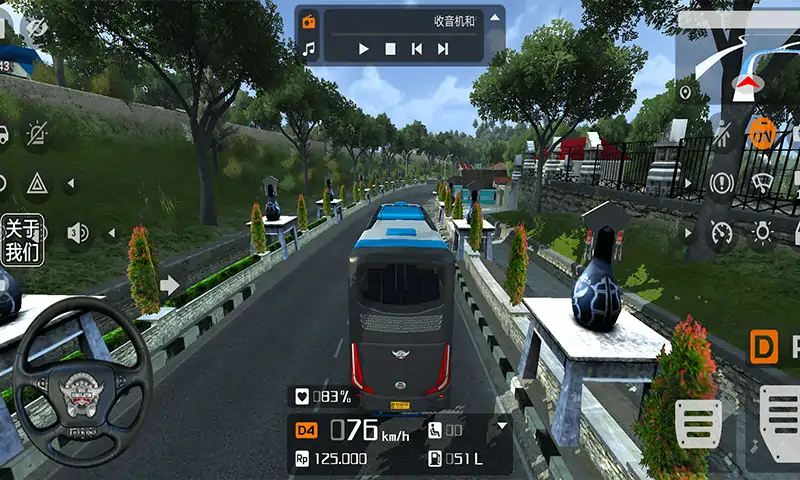800x480 pixels.
Task: Stop radio playback
Action: [391, 48]
